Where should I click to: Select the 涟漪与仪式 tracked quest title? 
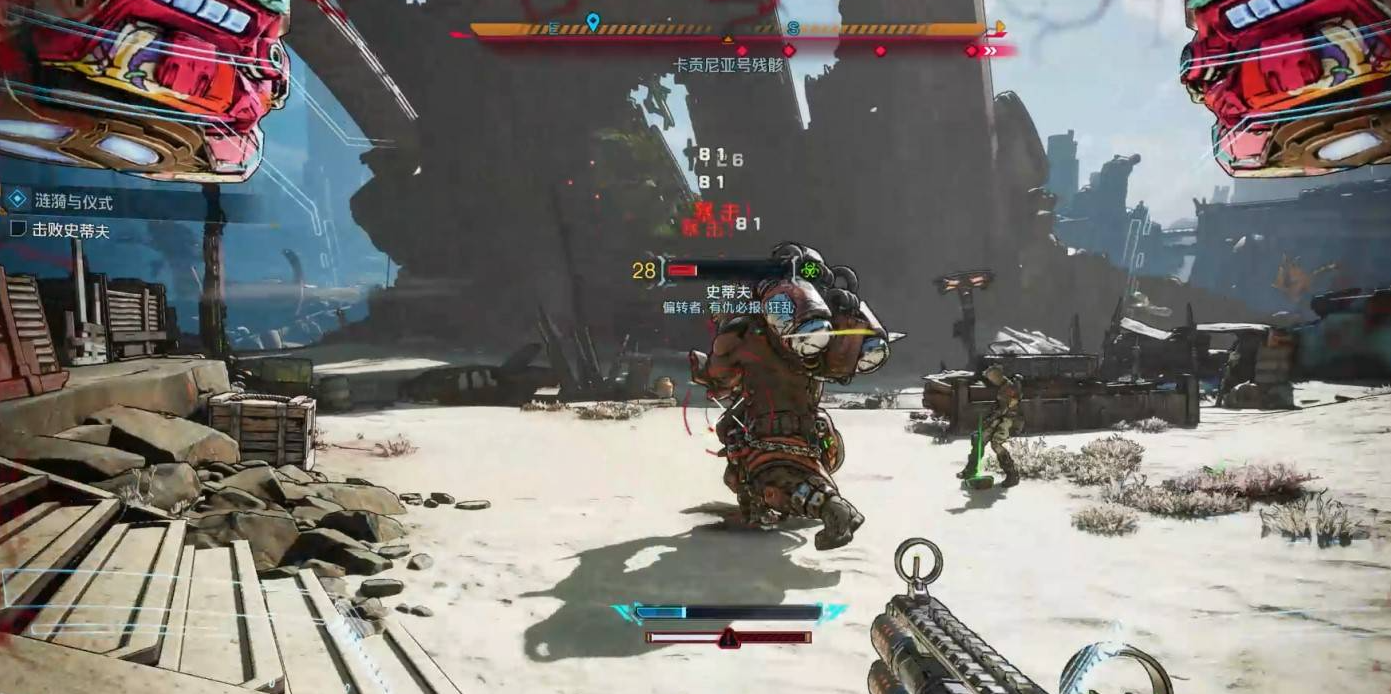click(73, 202)
